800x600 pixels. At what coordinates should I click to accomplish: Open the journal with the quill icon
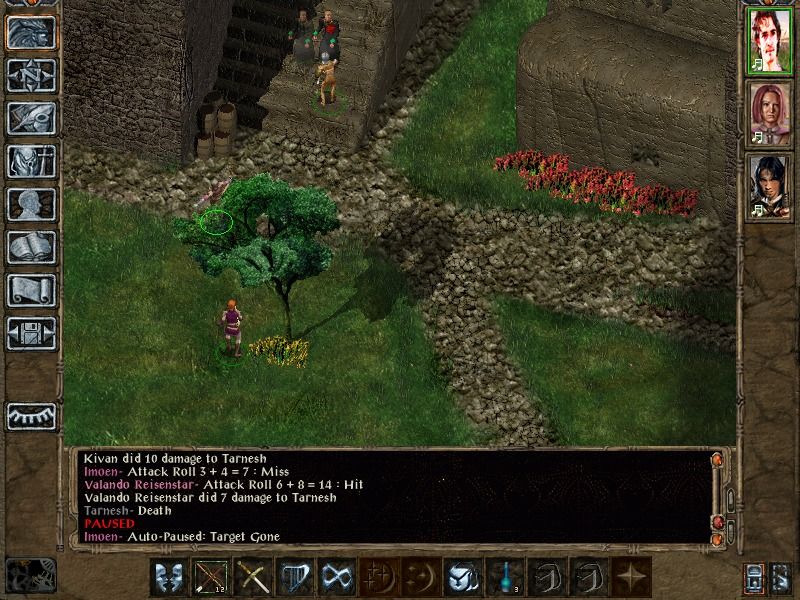tap(31, 118)
